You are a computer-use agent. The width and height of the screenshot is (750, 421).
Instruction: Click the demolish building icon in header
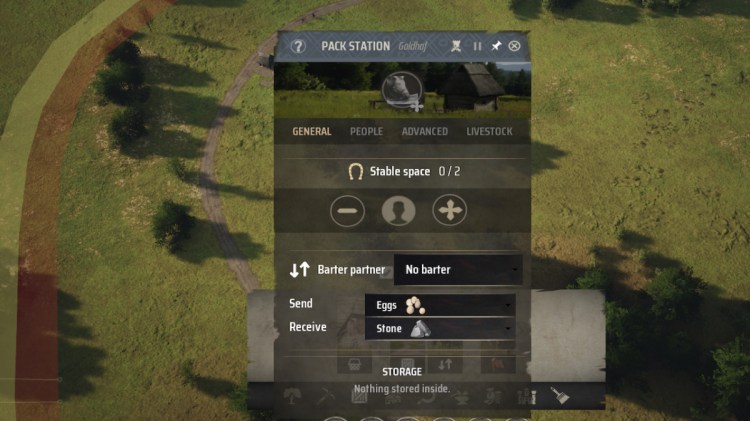click(x=456, y=46)
